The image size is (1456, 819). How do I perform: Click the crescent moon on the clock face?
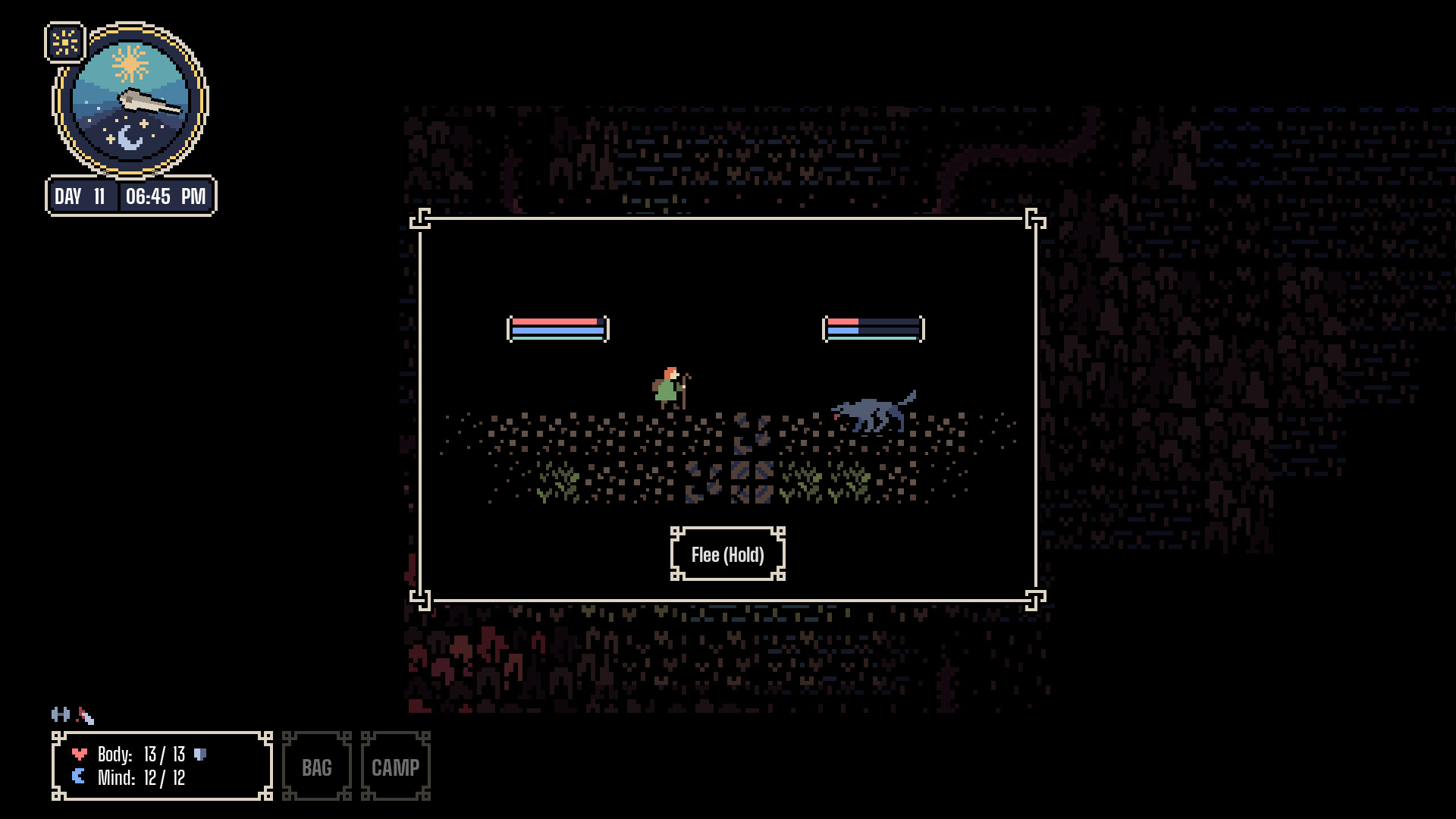tap(130, 136)
